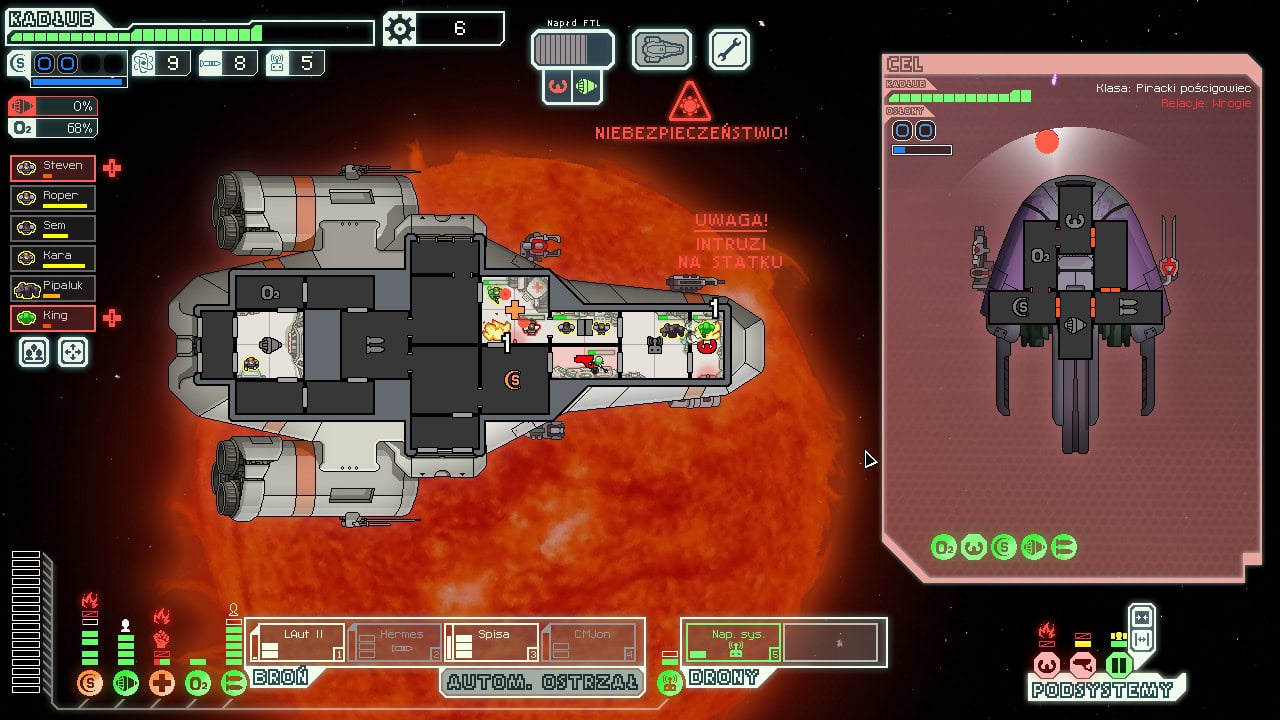The width and height of the screenshot is (1280, 720).
Task: Target the enemy O2 system icon
Action: tap(943, 548)
